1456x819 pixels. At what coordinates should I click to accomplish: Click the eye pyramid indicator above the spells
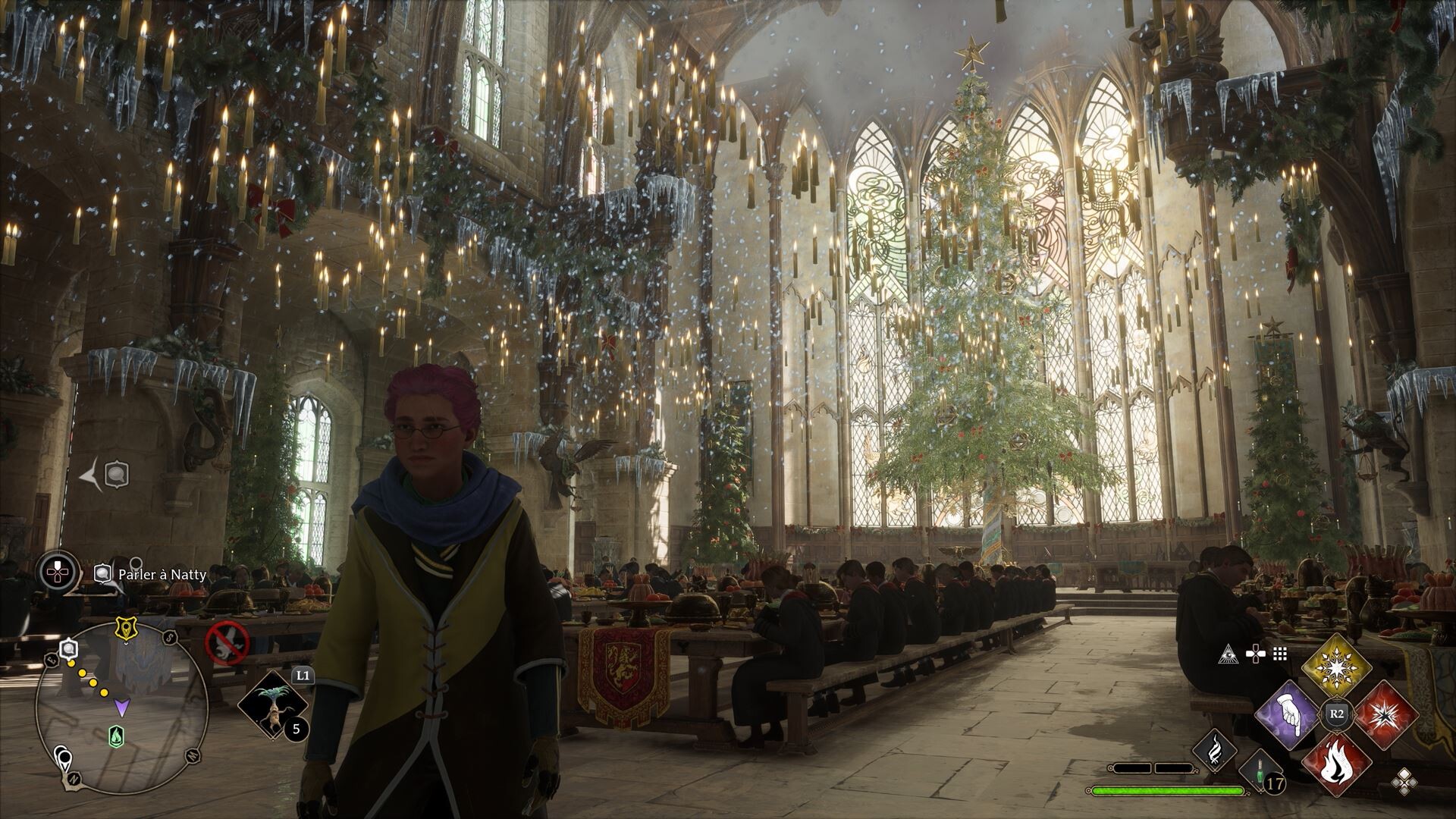[1228, 654]
